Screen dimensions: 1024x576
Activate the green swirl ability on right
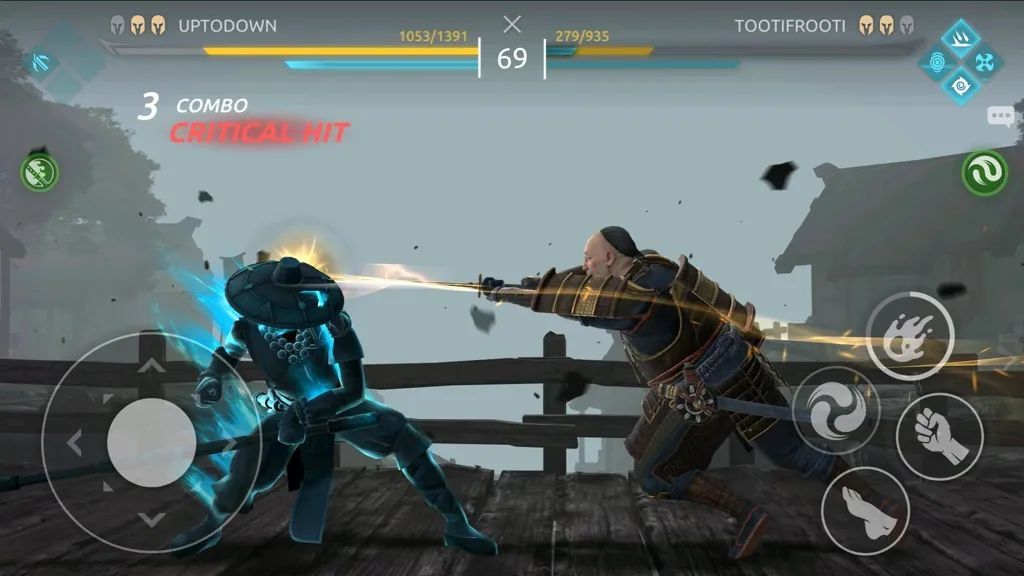point(984,174)
